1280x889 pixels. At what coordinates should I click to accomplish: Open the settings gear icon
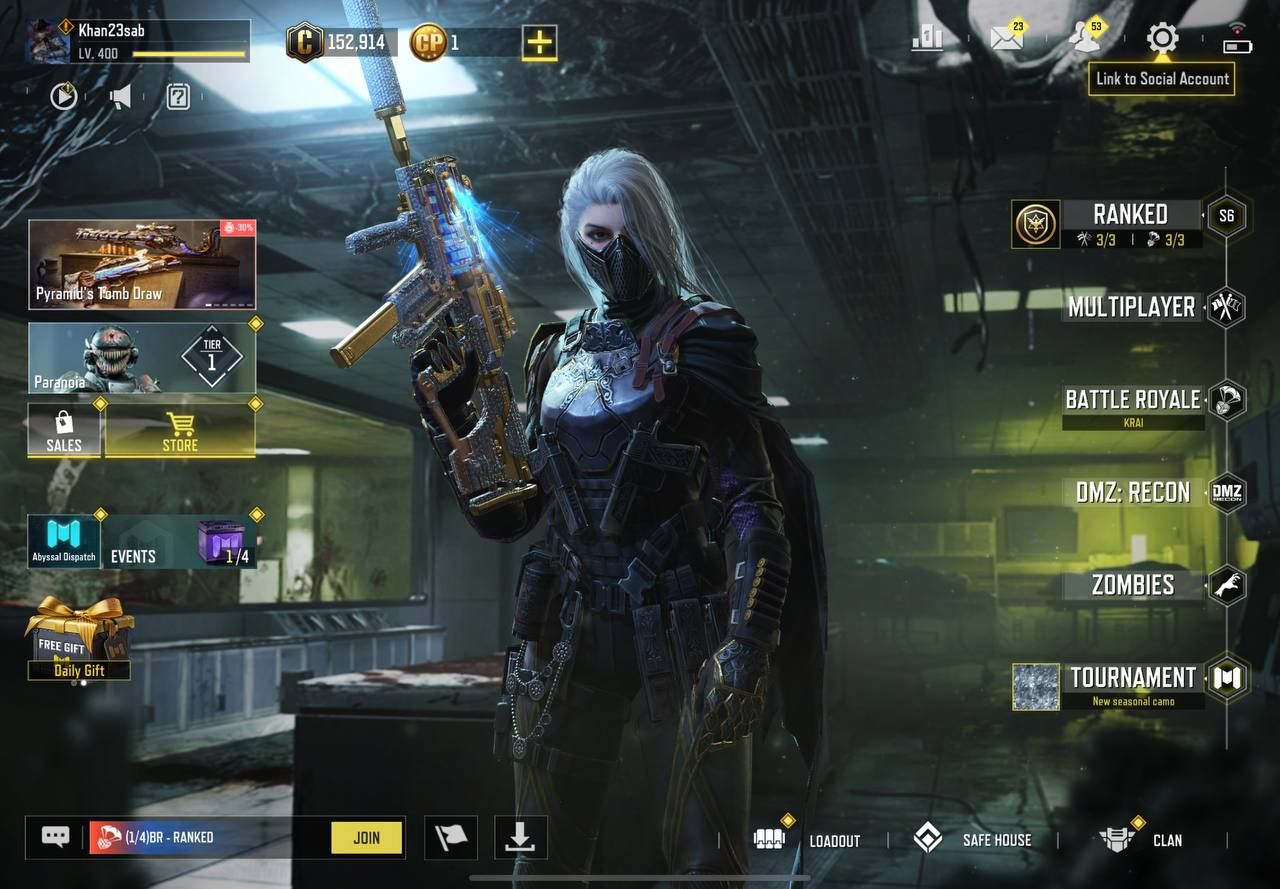(x=1162, y=39)
